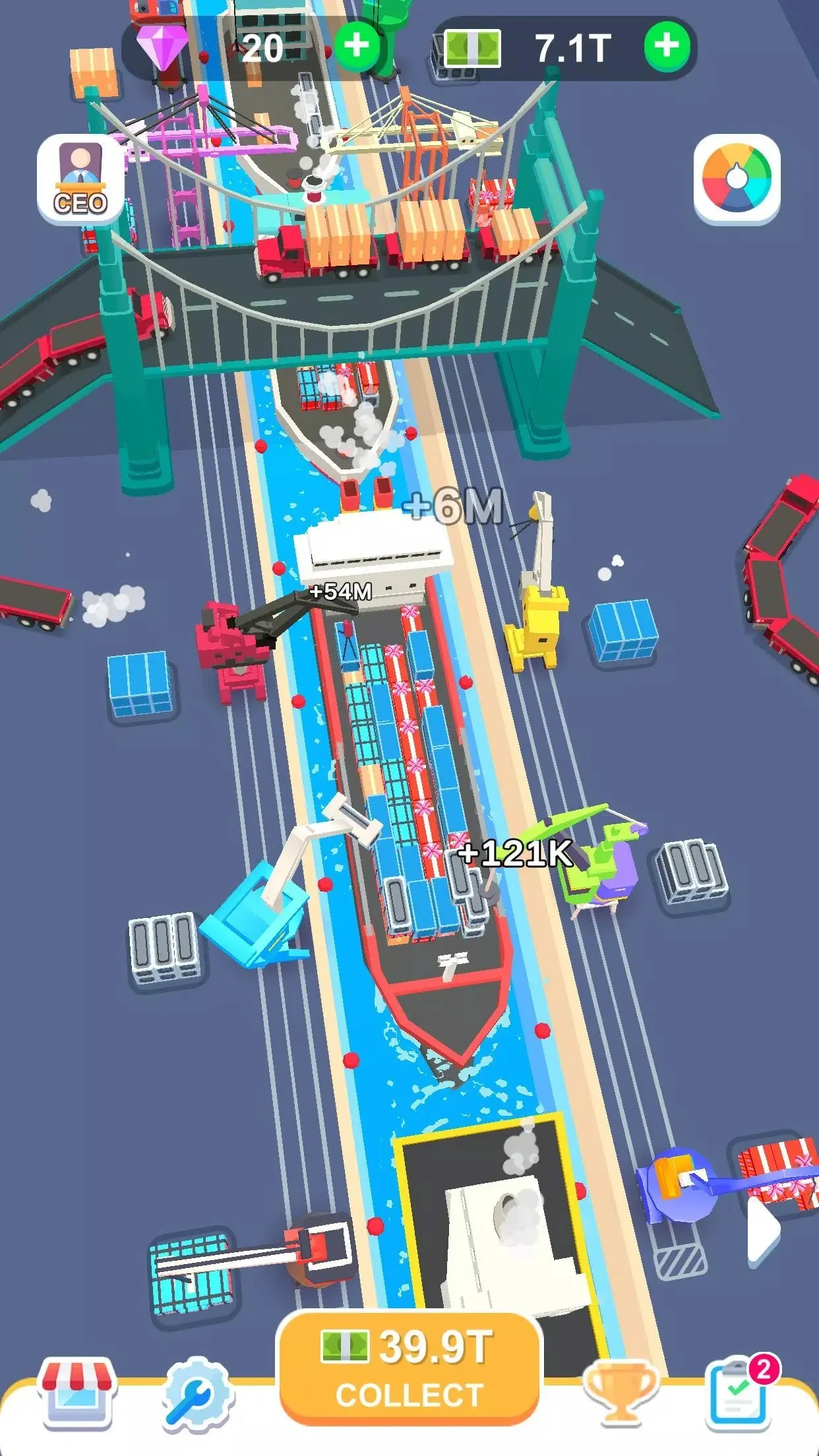Image resolution: width=819 pixels, height=1456 pixels.
Task: Open the shop store icon
Action: [x=78, y=1393]
